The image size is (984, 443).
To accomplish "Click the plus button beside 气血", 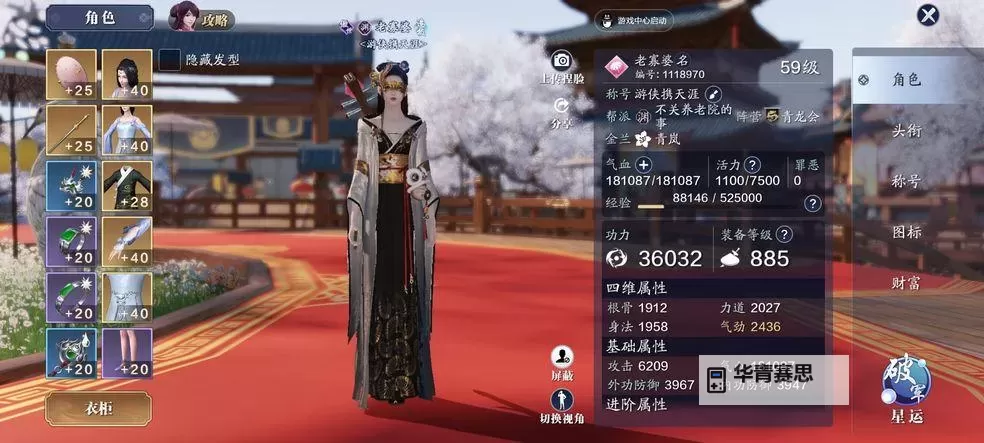I will [x=643, y=164].
